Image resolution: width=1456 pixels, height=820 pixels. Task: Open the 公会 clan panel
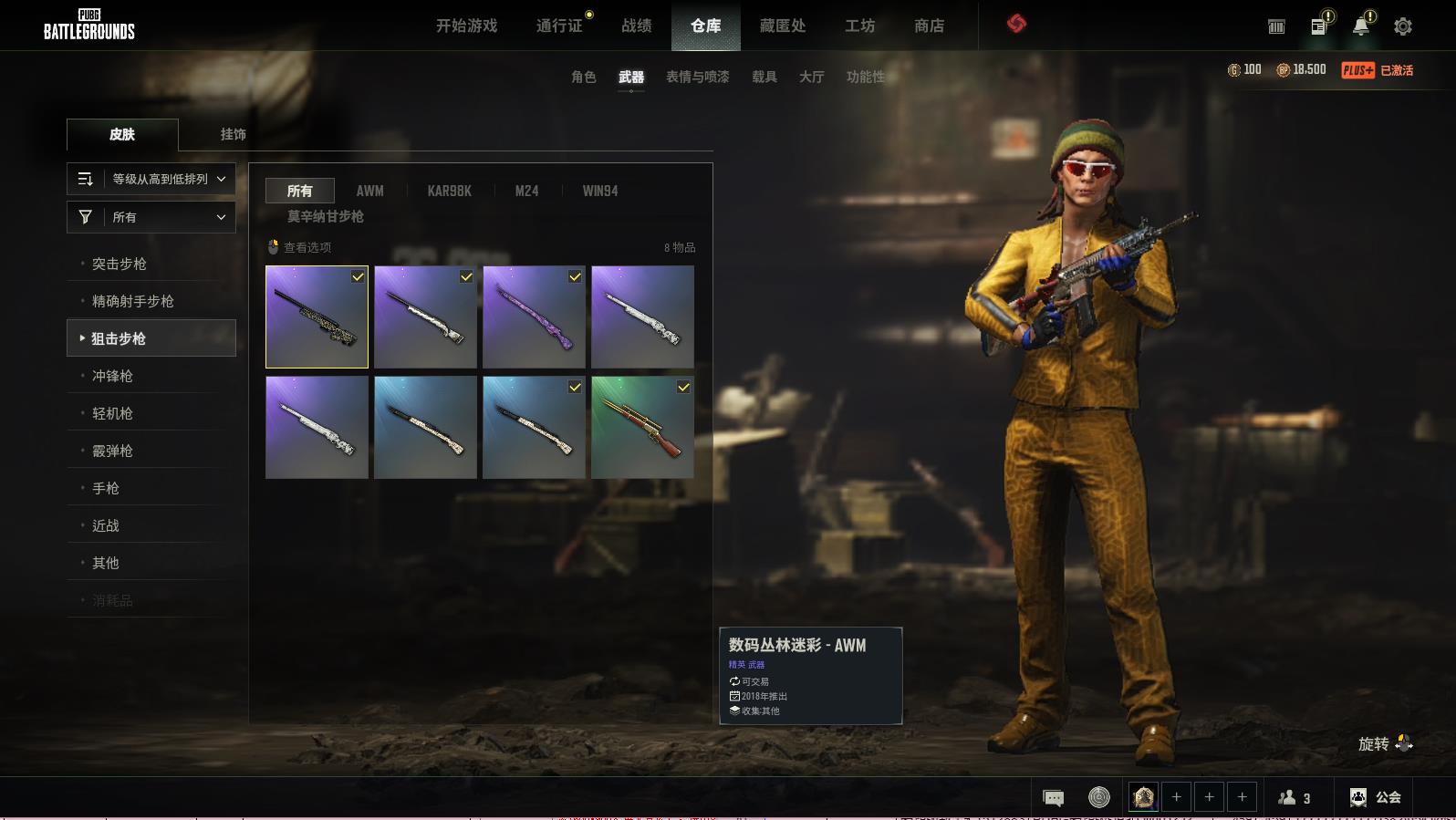click(1376, 797)
